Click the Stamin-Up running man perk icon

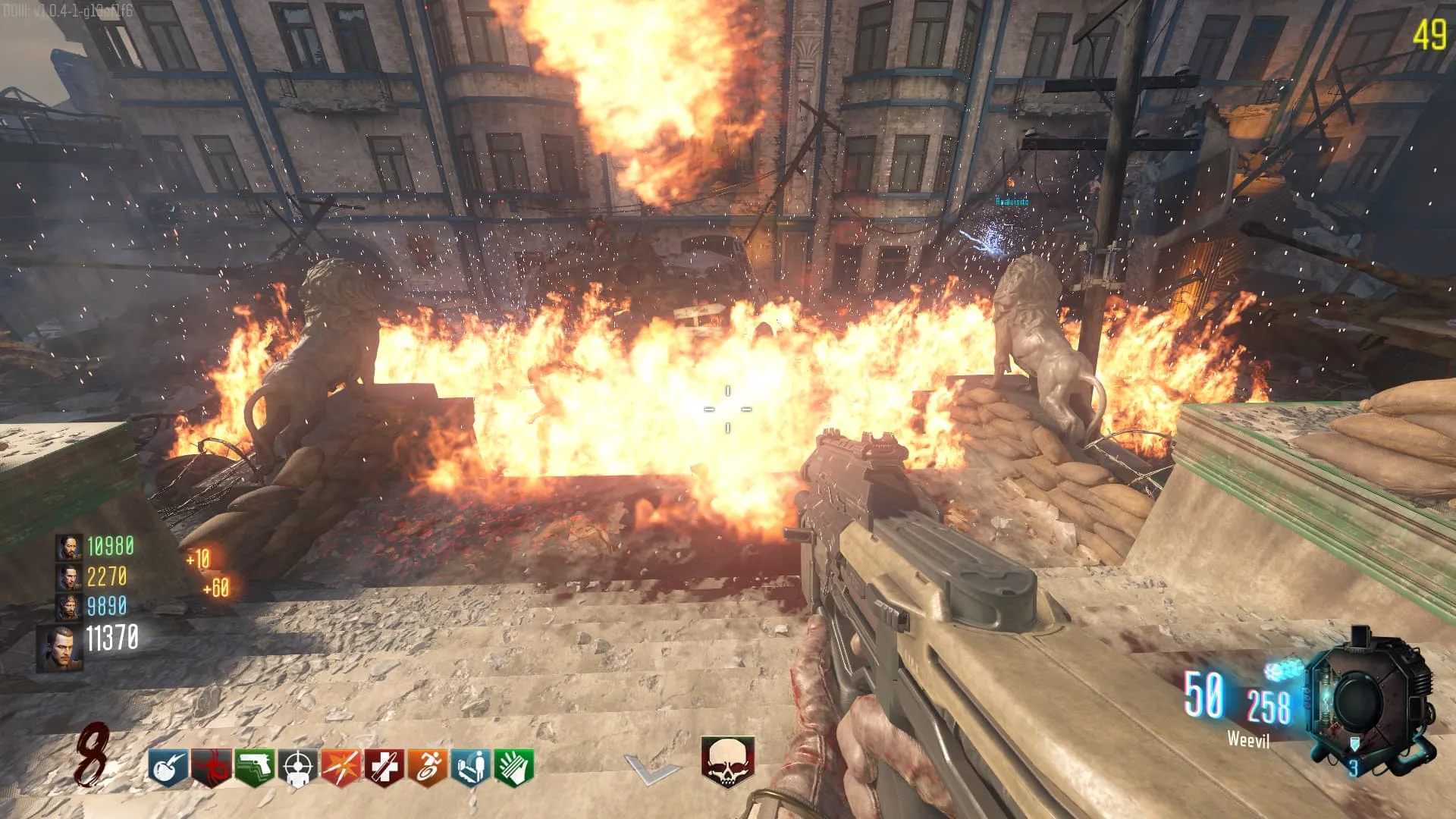(428, 767)
